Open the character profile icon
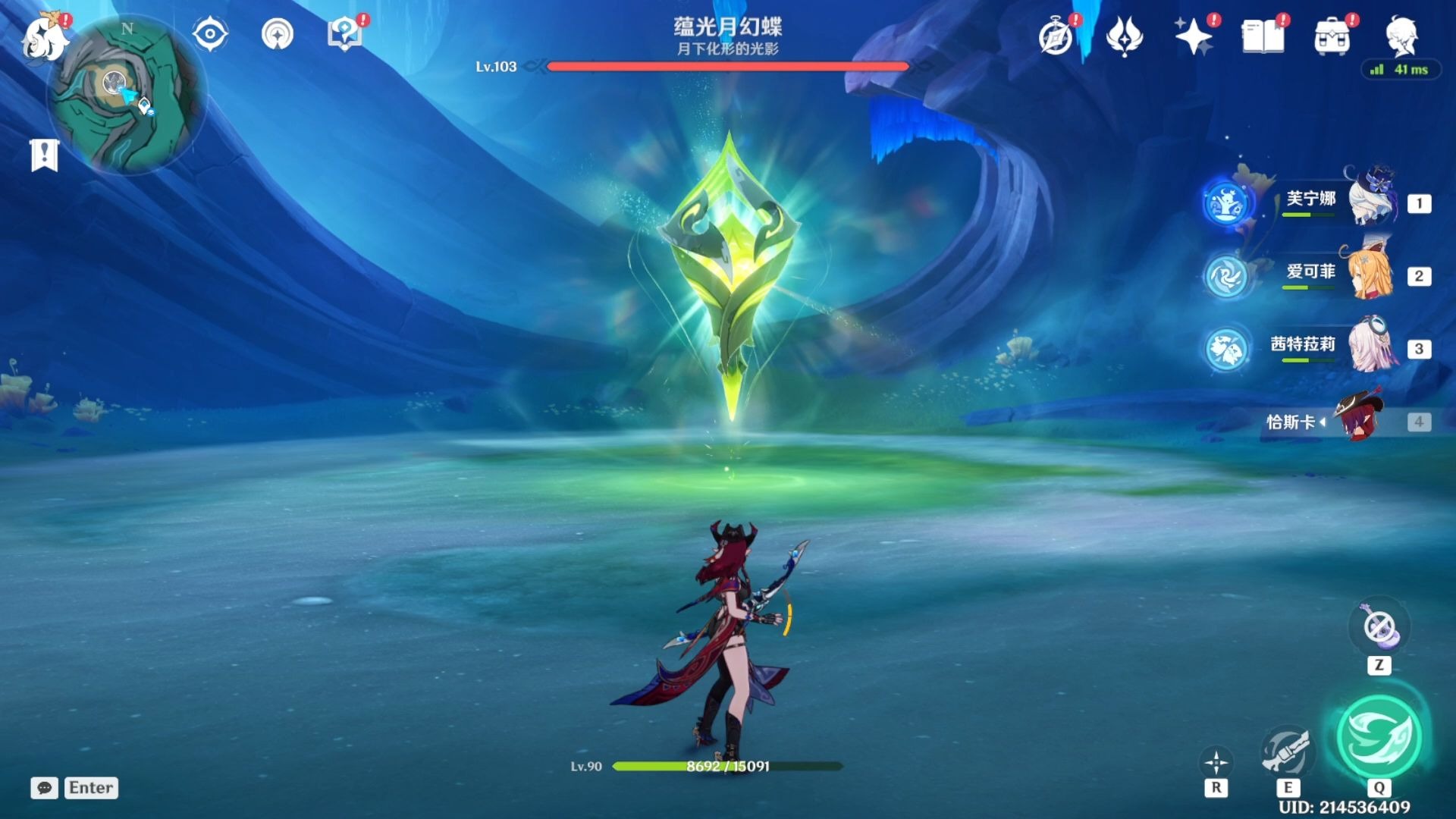This screenshot has height=819, width=1456. pyautogui.click(x=1401, y=36)
